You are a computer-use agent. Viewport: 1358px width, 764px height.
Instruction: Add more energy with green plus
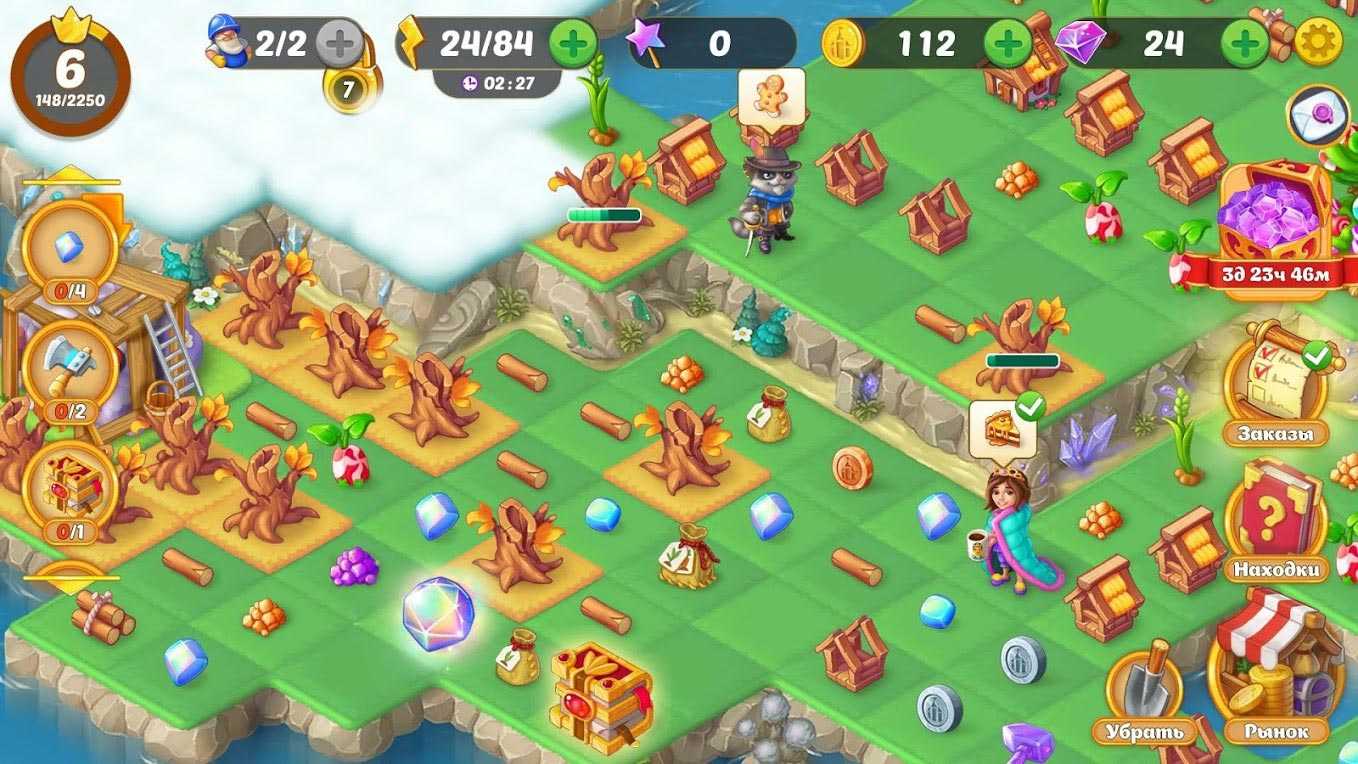point(573,43)
